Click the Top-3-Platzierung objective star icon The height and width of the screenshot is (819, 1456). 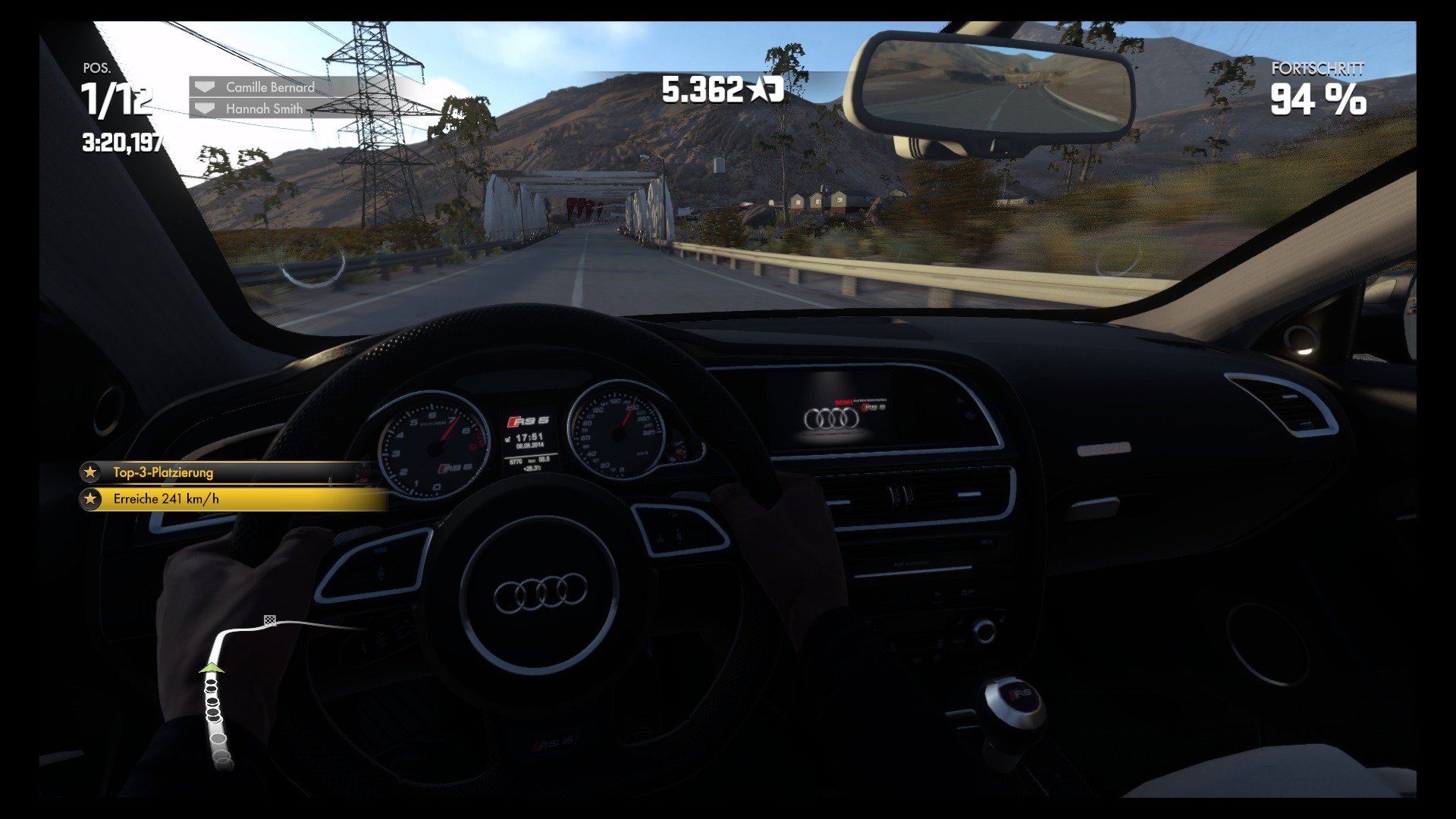(x=91, y=472)
